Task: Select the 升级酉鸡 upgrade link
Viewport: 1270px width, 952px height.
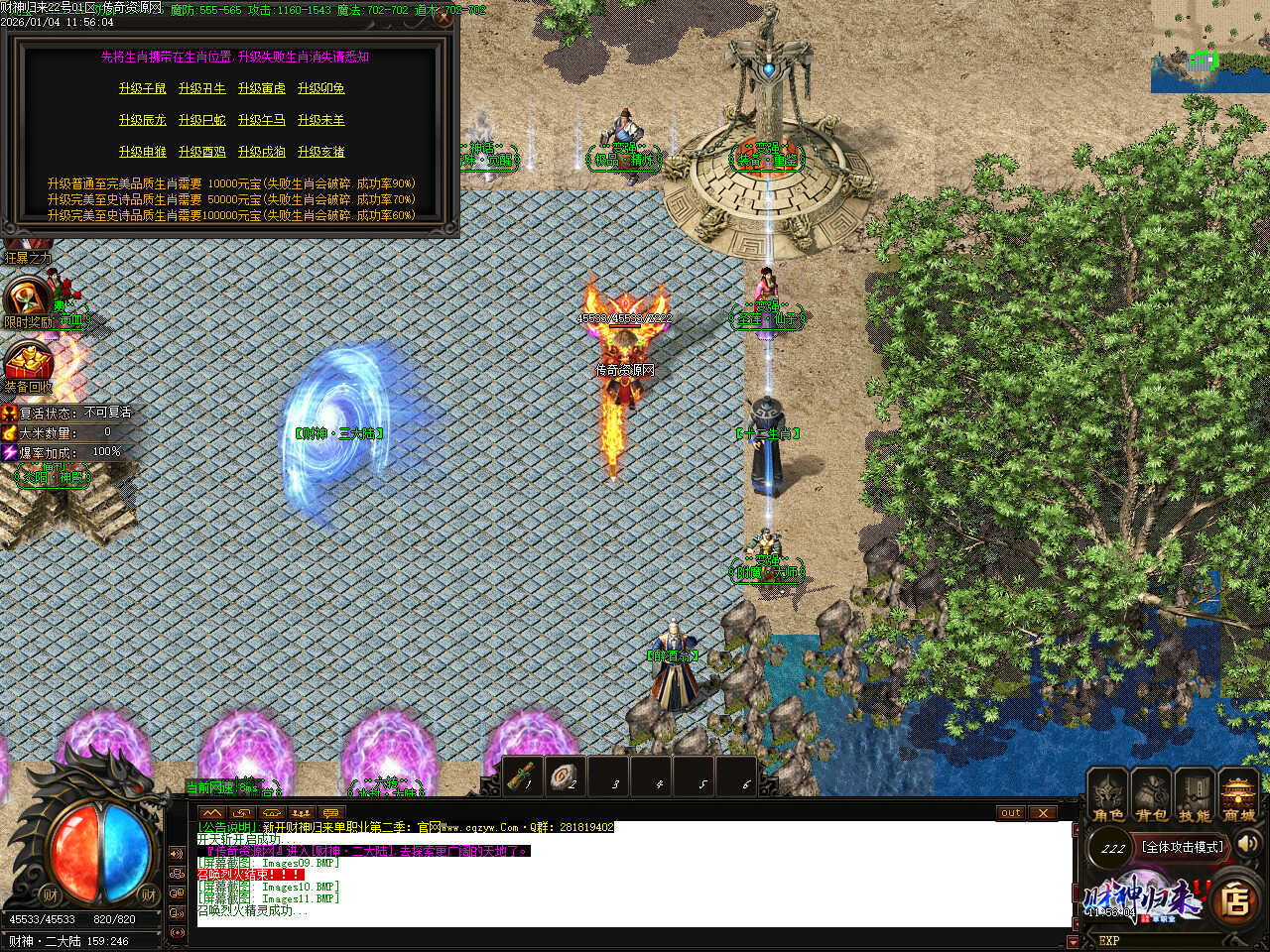Action: pos(202,153)
